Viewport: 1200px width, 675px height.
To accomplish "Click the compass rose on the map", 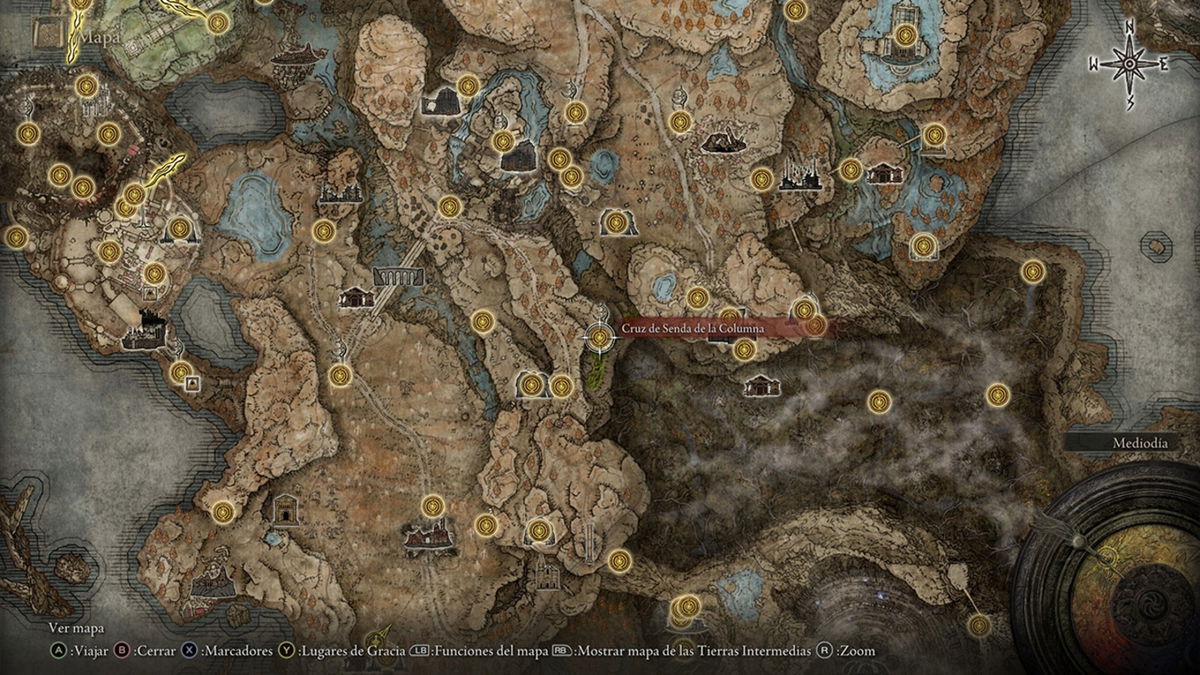I will pyautogui.click(x=1130, y=65).
